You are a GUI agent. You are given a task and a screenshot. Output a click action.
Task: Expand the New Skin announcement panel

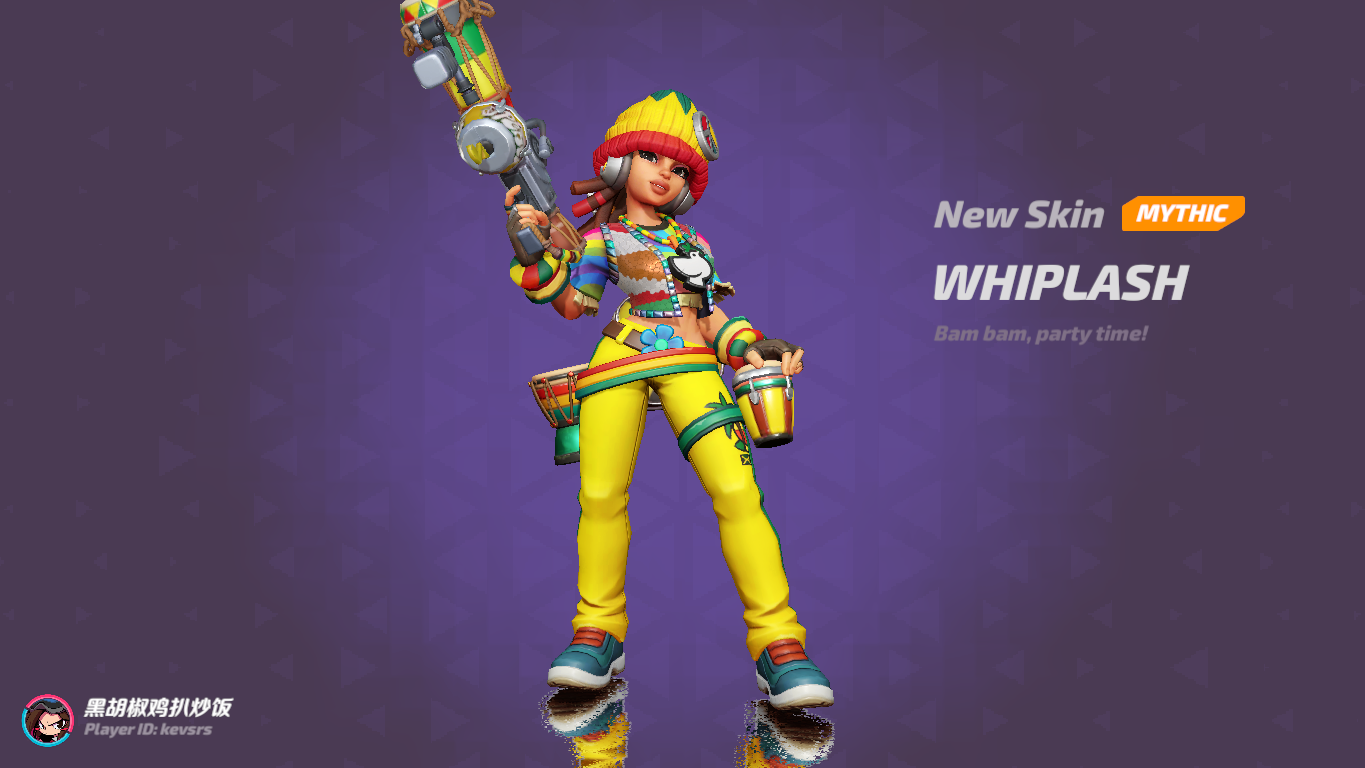click(x=1020, y=214)
